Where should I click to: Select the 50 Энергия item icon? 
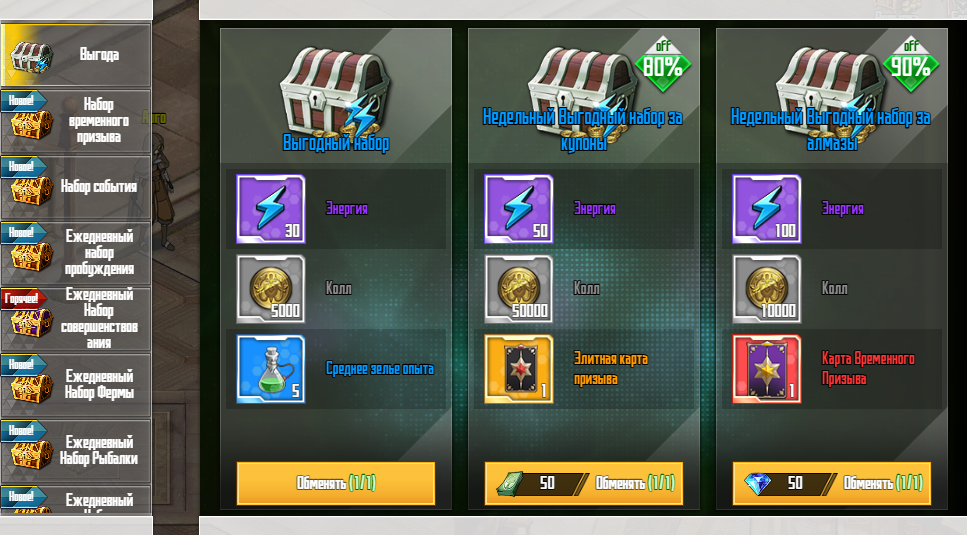518,209
